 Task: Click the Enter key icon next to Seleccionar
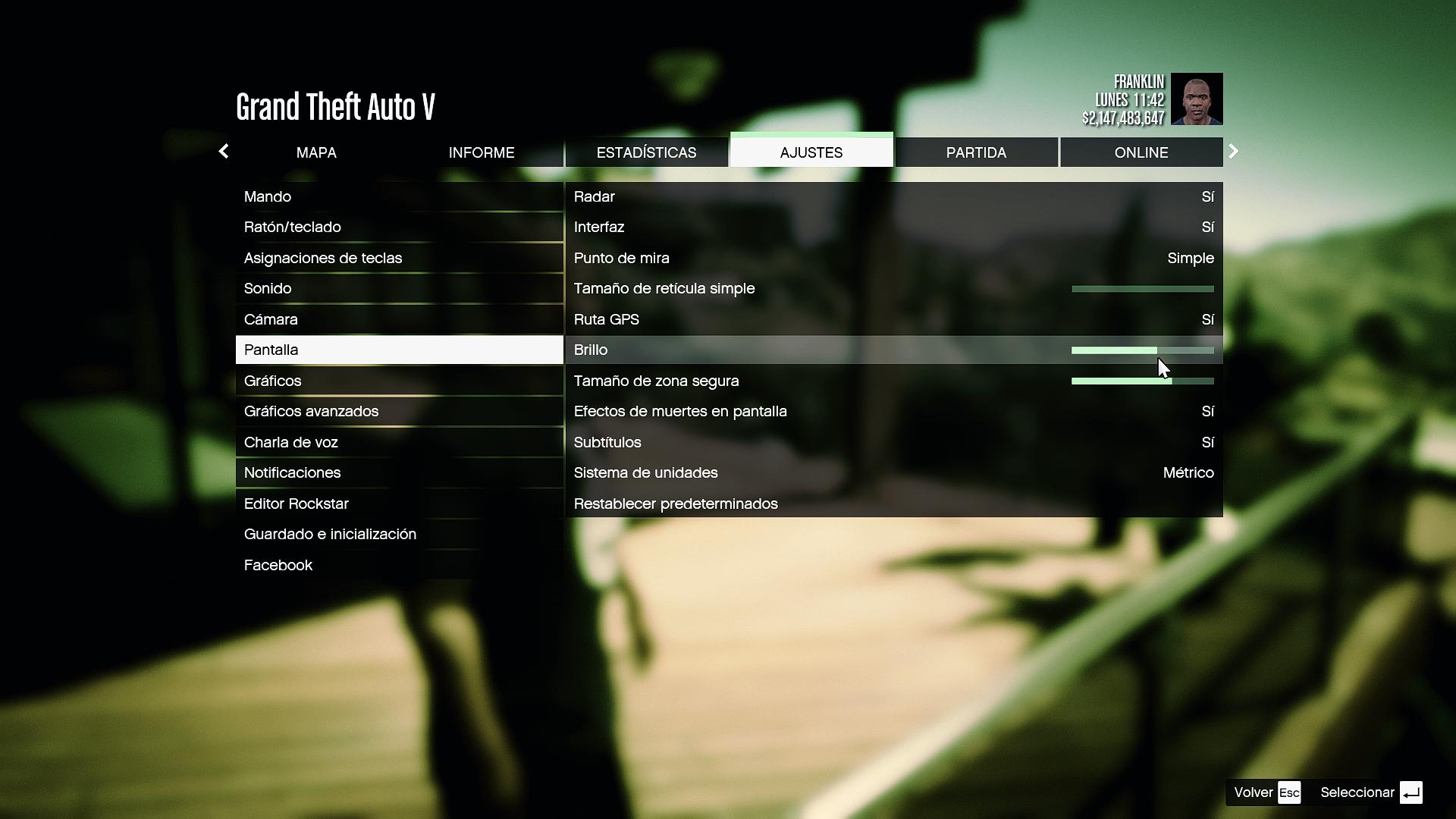[1411, 792]
